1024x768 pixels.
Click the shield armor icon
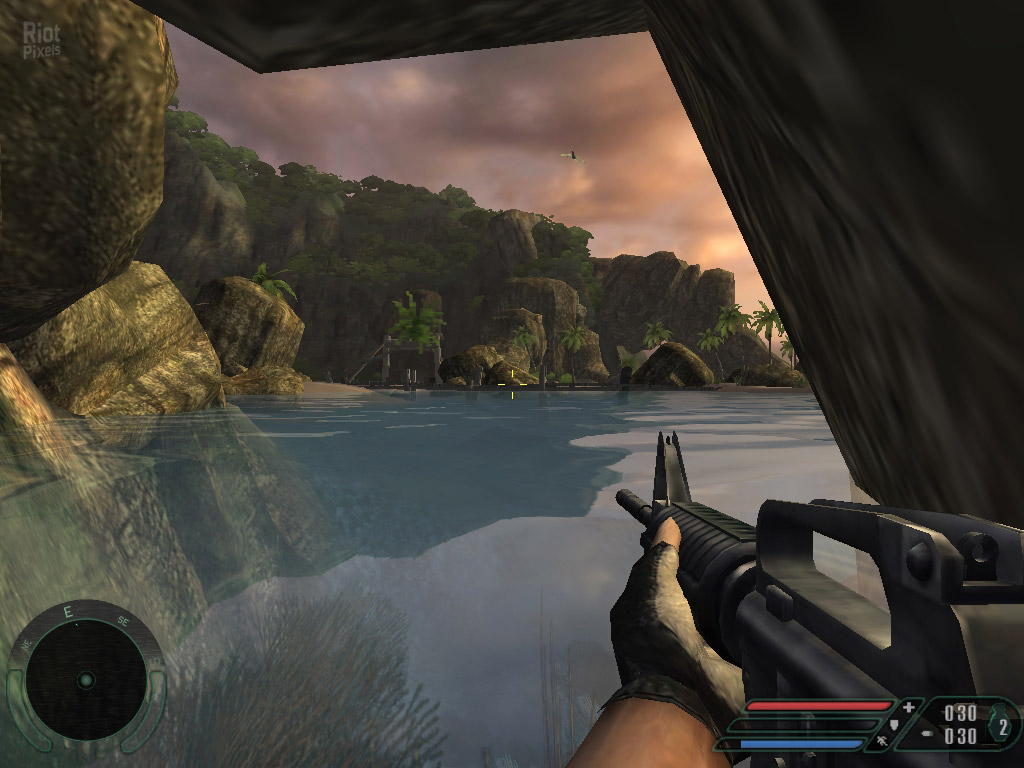tap(893, 724)
